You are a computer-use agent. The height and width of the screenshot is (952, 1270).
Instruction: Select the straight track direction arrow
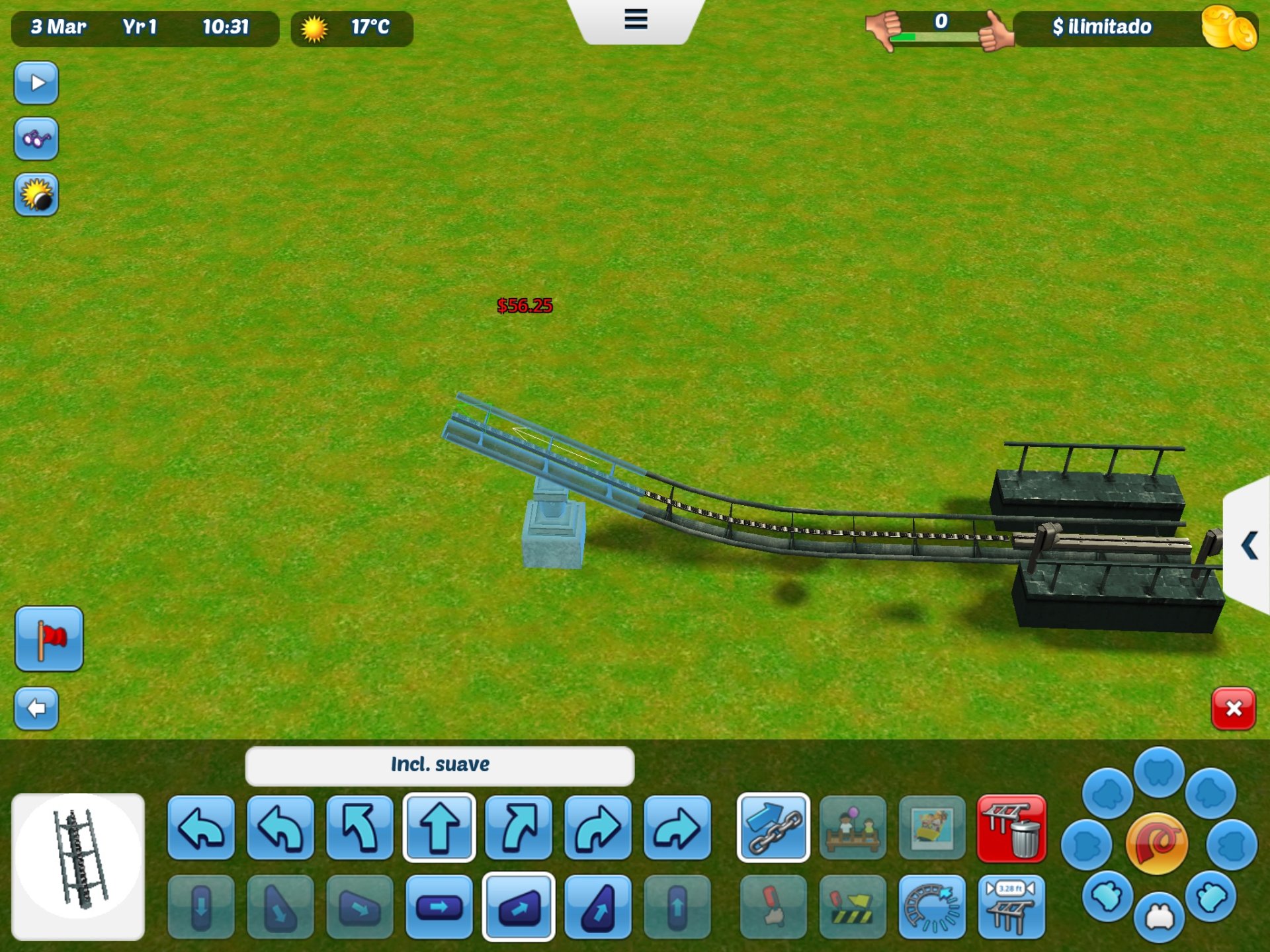[440, 828]
